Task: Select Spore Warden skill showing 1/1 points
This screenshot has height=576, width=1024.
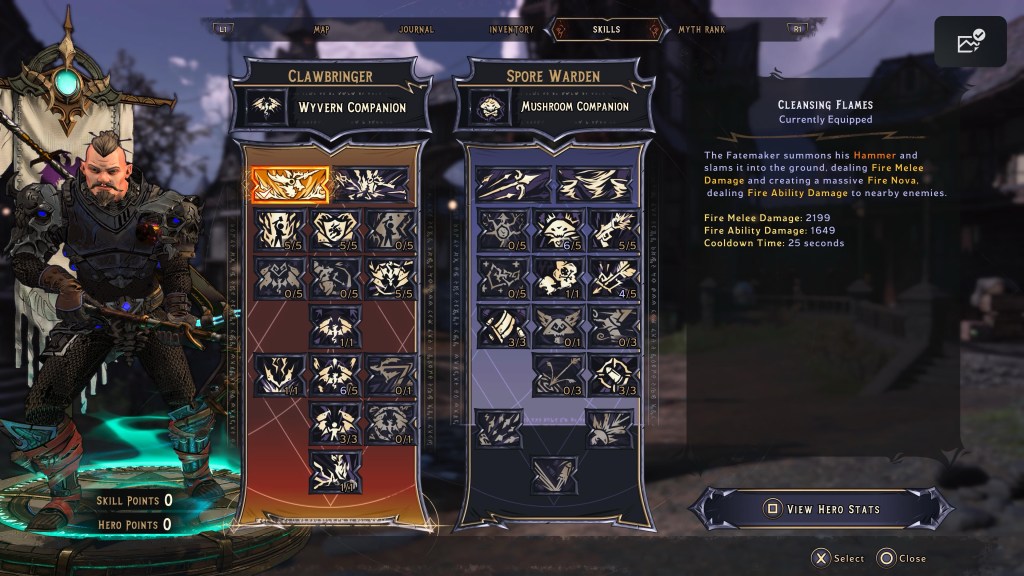Action: pyautogui.click(x=558, y=277)
